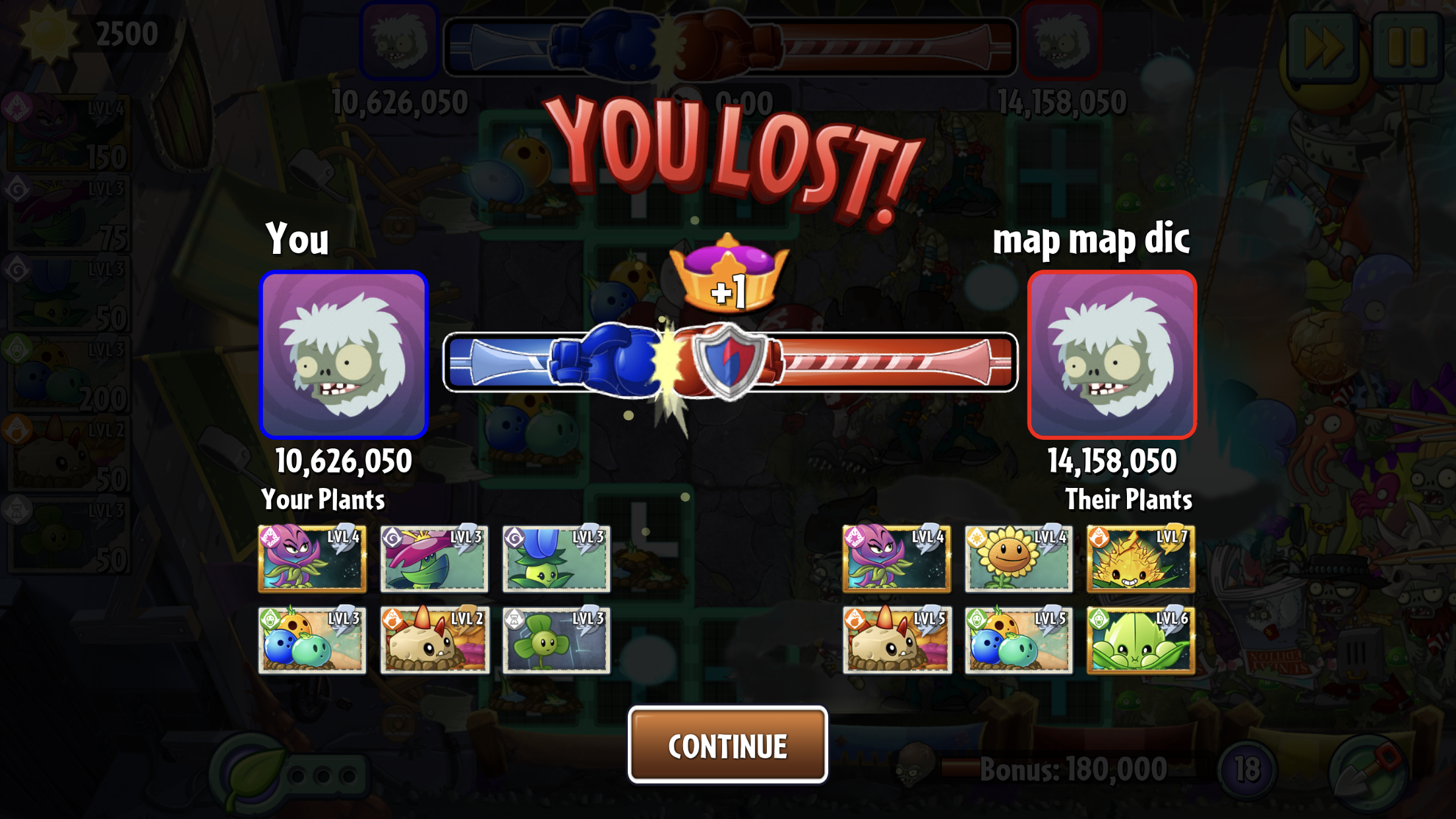
Task: Pick your Bowling Bulb LVL 3 card
Action: 312,640
